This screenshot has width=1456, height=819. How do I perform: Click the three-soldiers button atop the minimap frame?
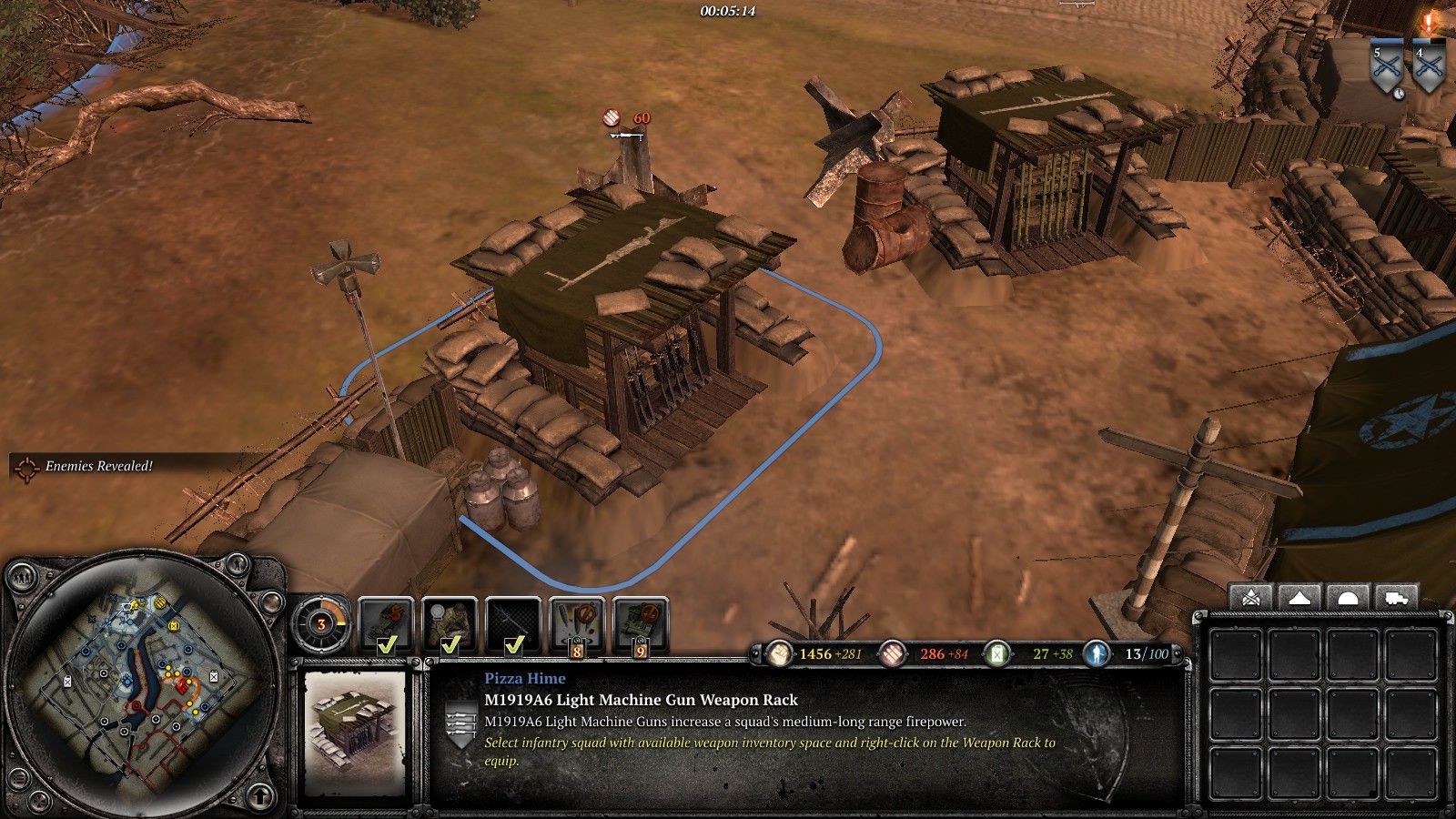[20, 576]
